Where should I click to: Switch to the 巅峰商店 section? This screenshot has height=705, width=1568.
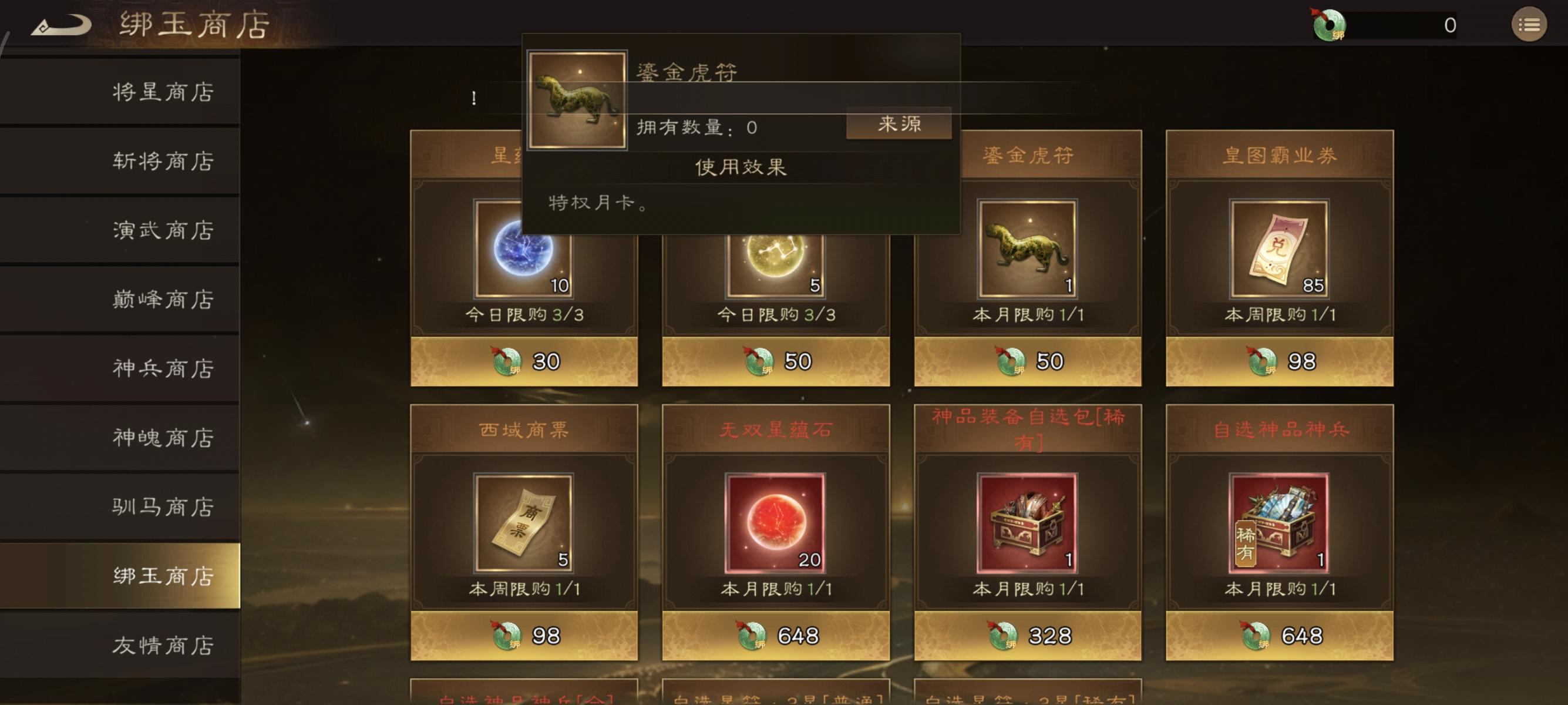coord(161,299)
